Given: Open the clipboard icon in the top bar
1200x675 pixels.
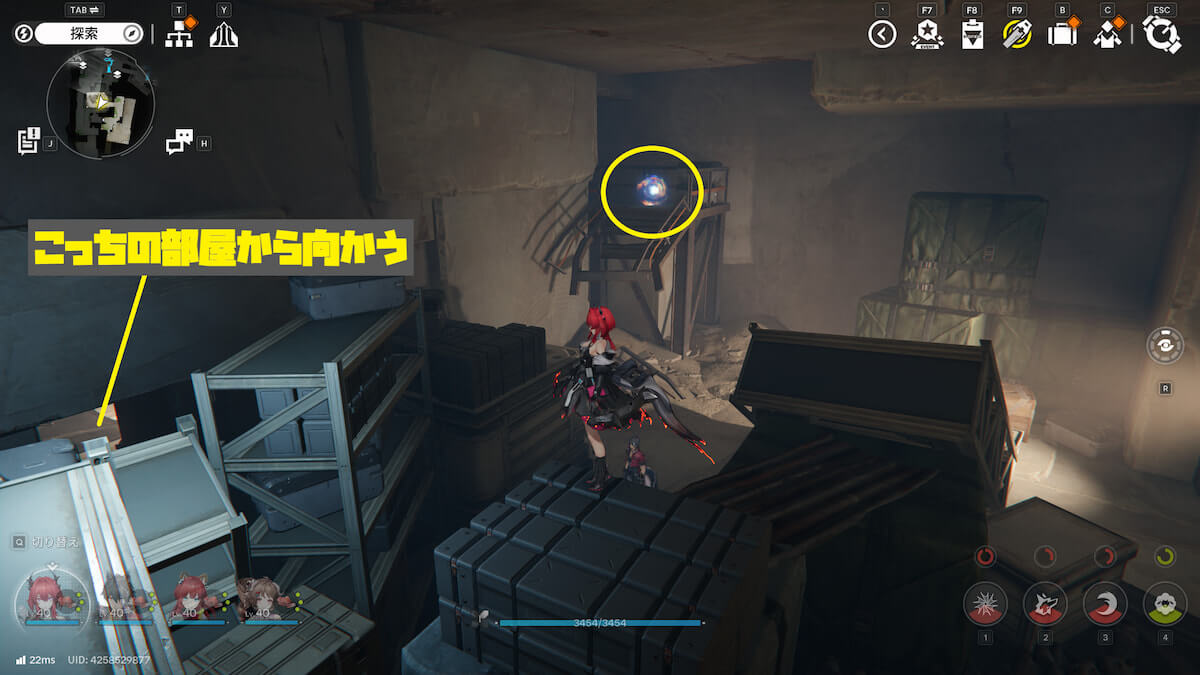Looking at the screenshot, I should tap(971, 35).
